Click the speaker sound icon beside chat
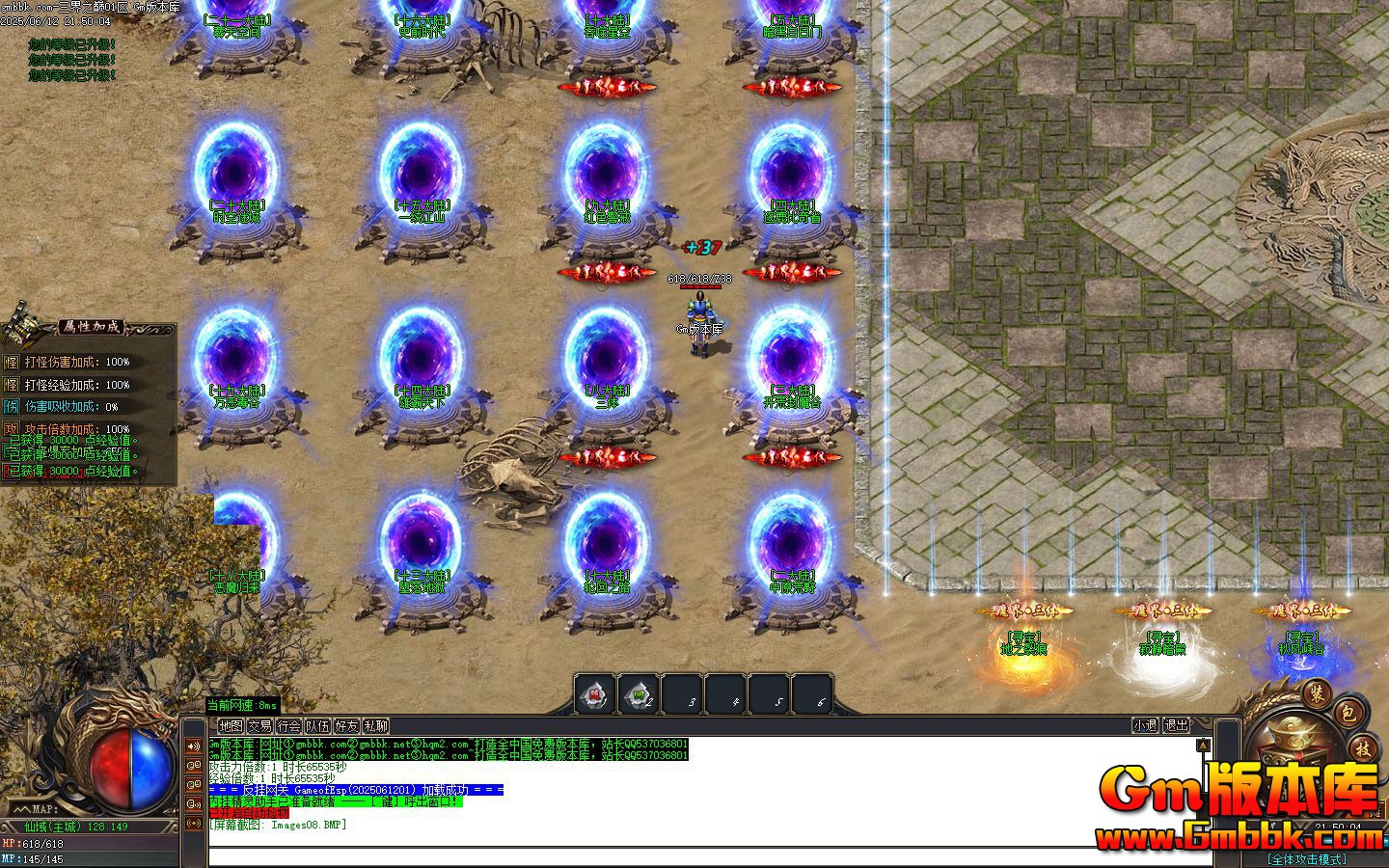The image size is (1389, 868). click(194, 746)
